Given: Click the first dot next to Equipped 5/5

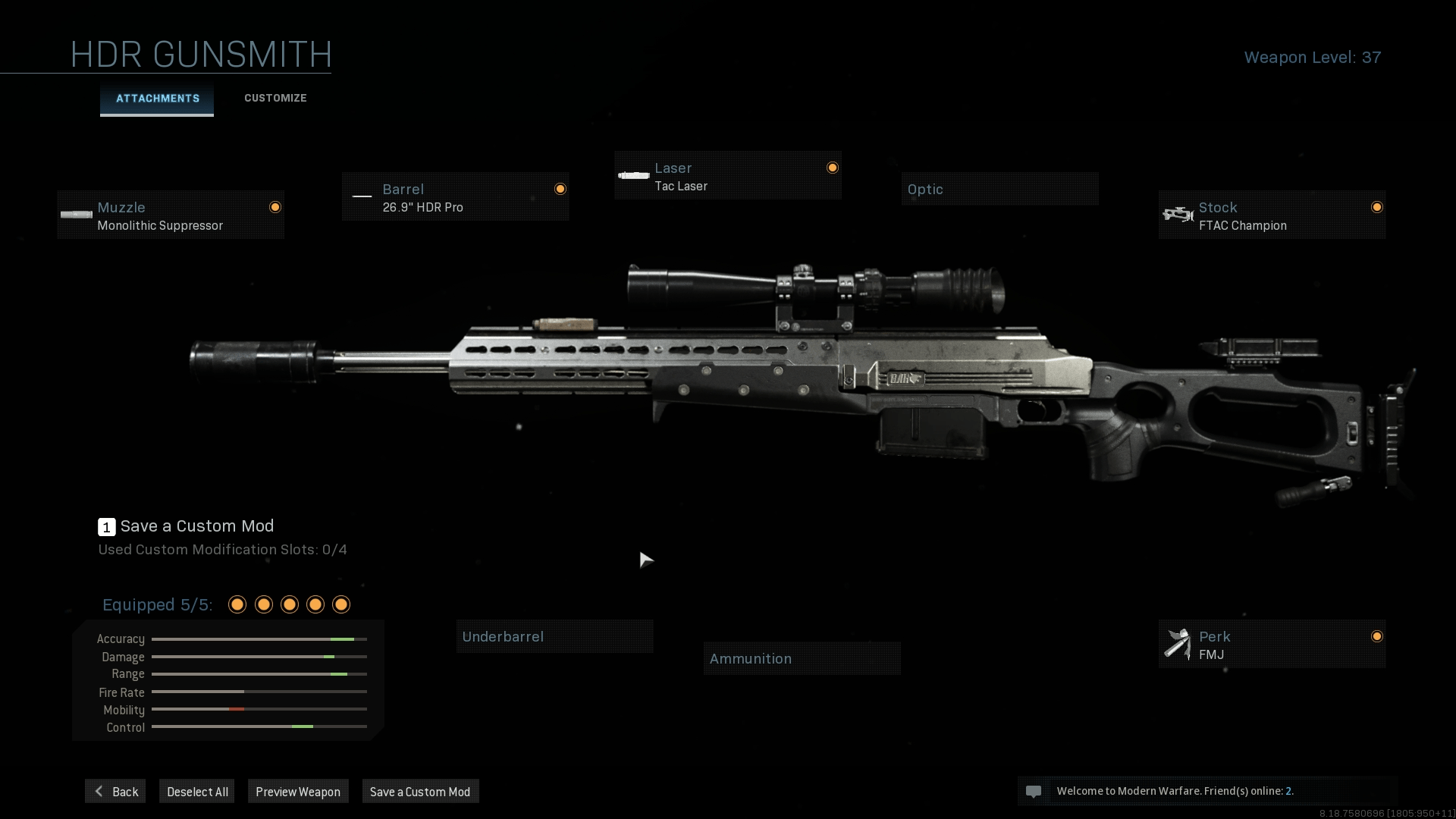Looking at the screenshot, I should tap(236, 604).
